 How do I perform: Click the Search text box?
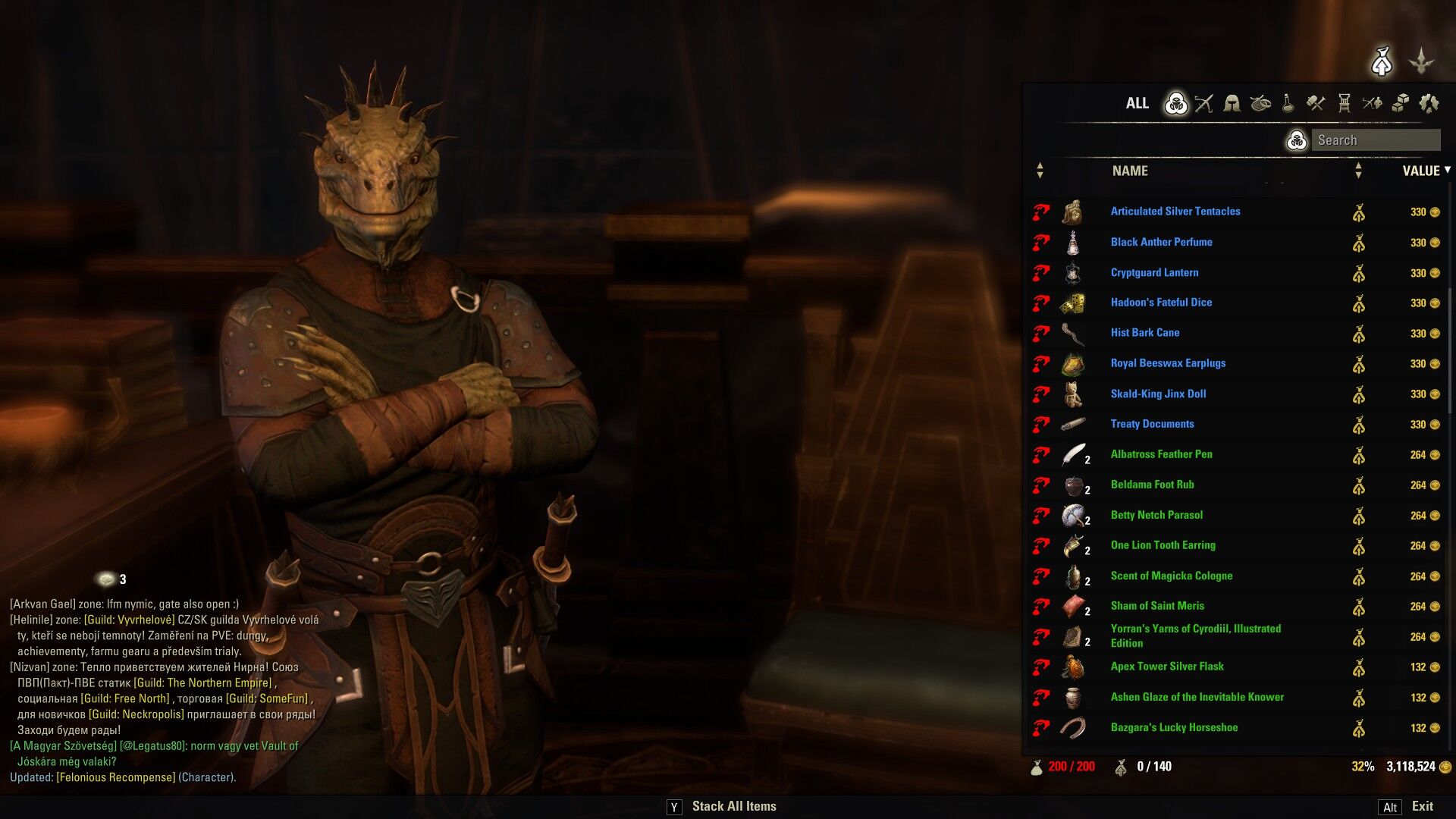[1376, 140]
